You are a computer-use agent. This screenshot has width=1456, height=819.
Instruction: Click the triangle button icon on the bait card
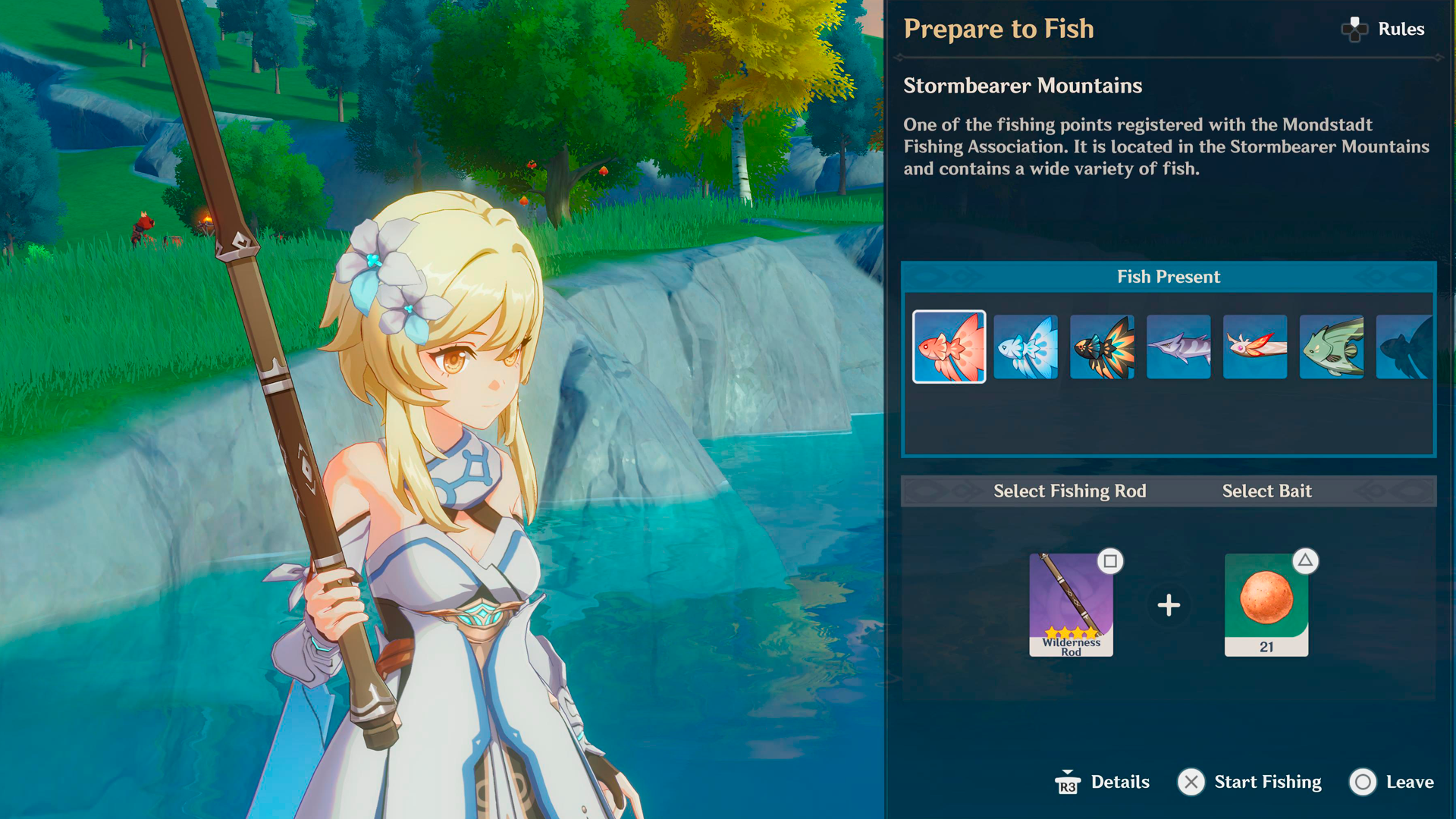click(1305, 560)
